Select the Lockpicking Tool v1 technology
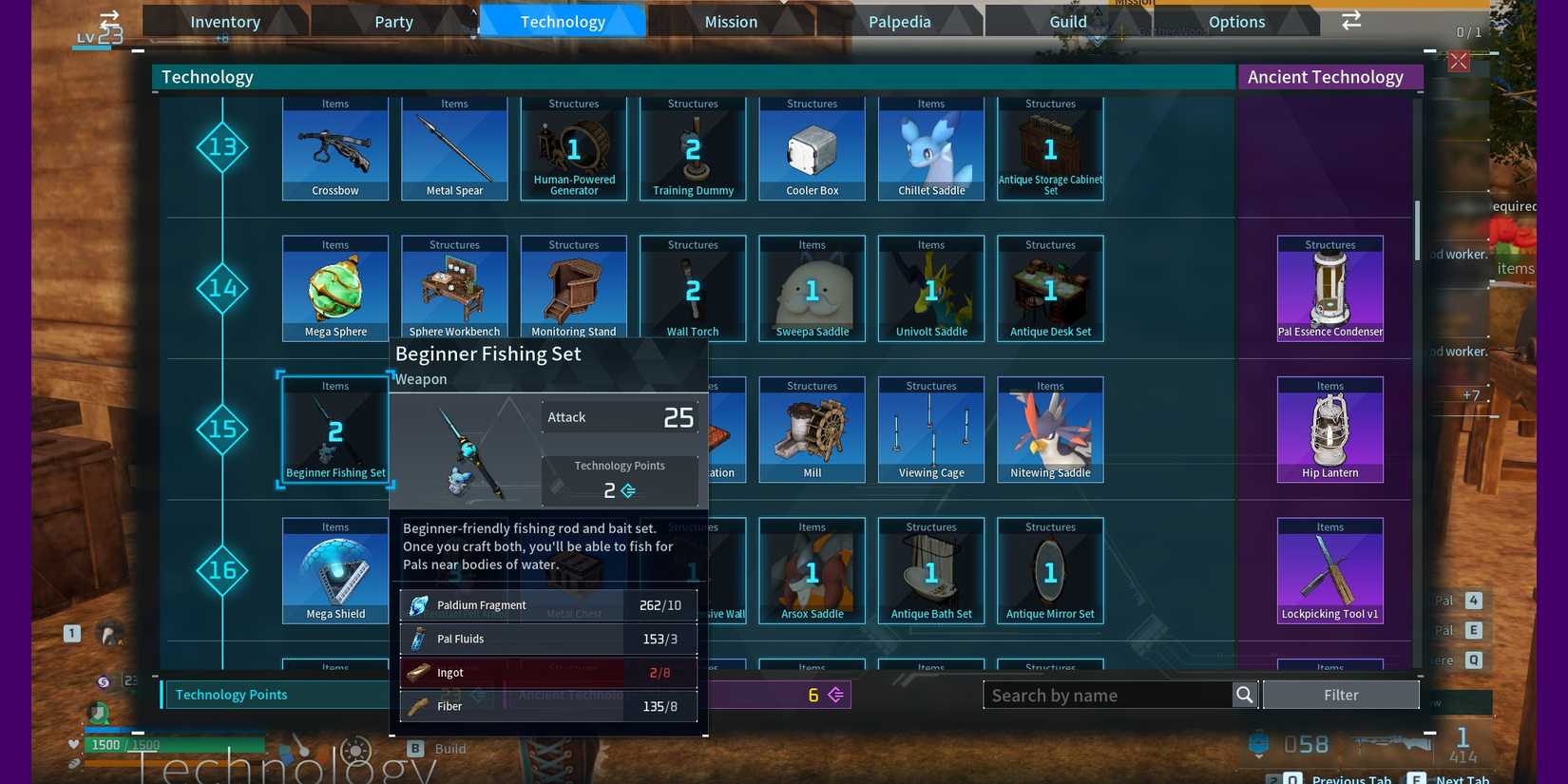This screenshot has height=784, width=1568. (1329, 570)
